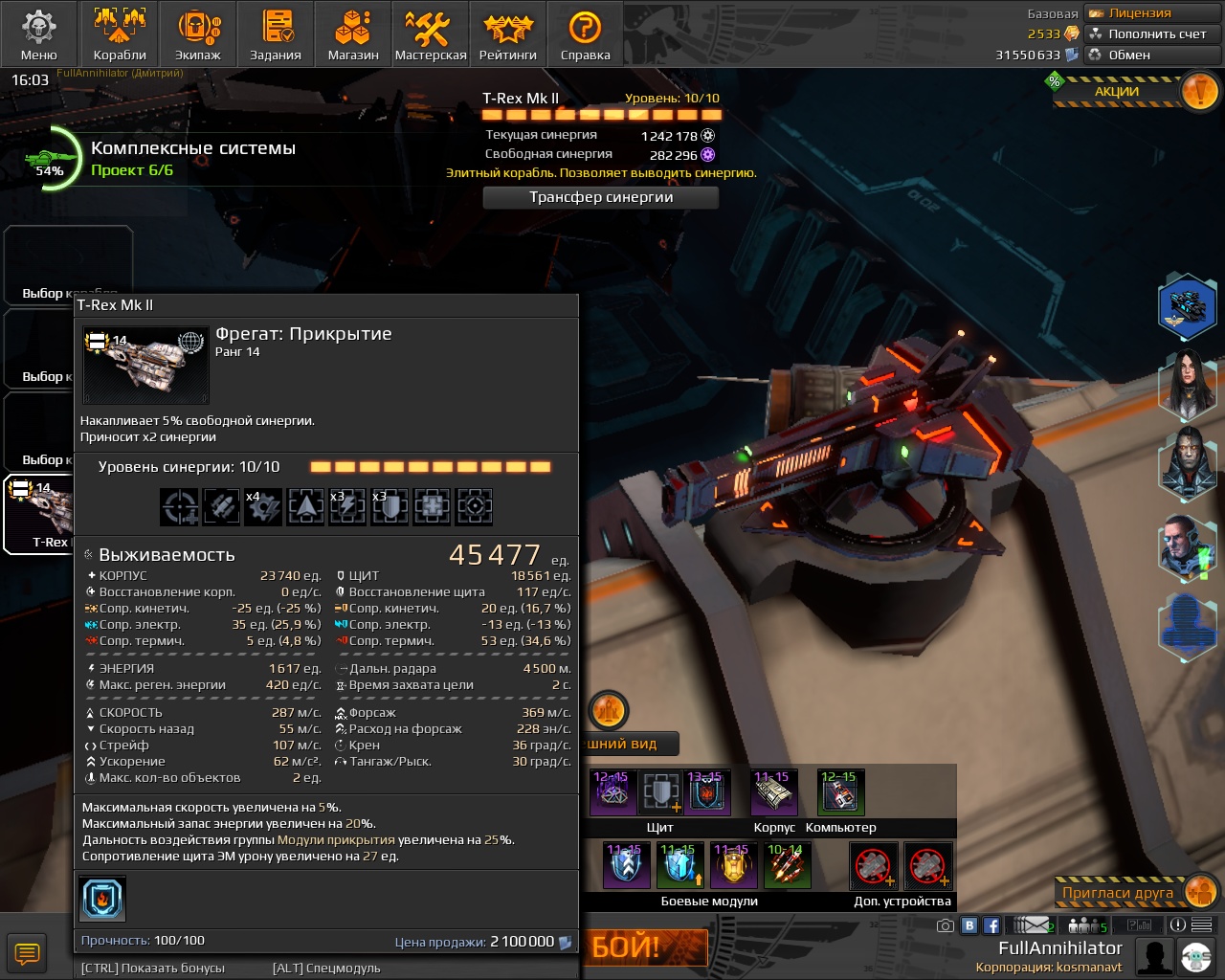This screenshot has height=980, width=1225.
Task: Click the Трансфер синергии button
Action: [601, 197]
